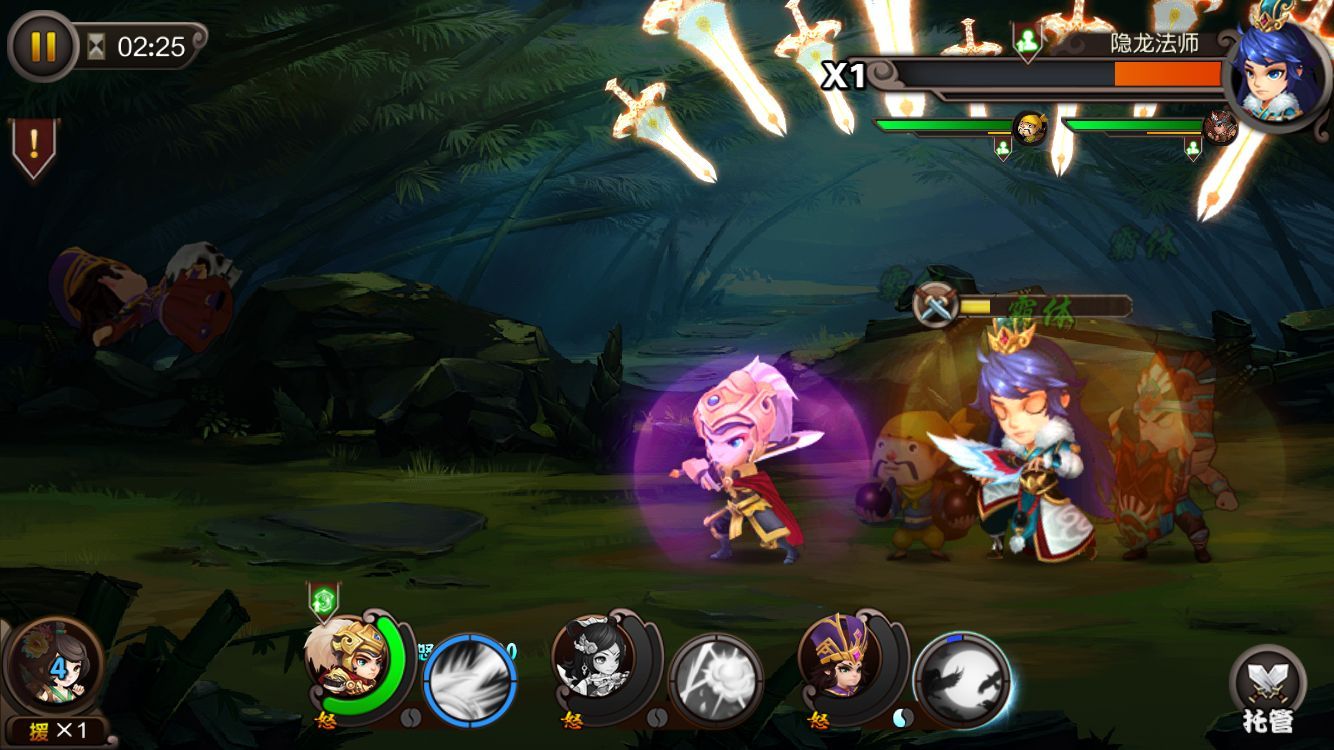Activate the blue-ringed slash skill
This screenshot has height=750, width=1334.
pyautogui.click(x=470, y=680)
